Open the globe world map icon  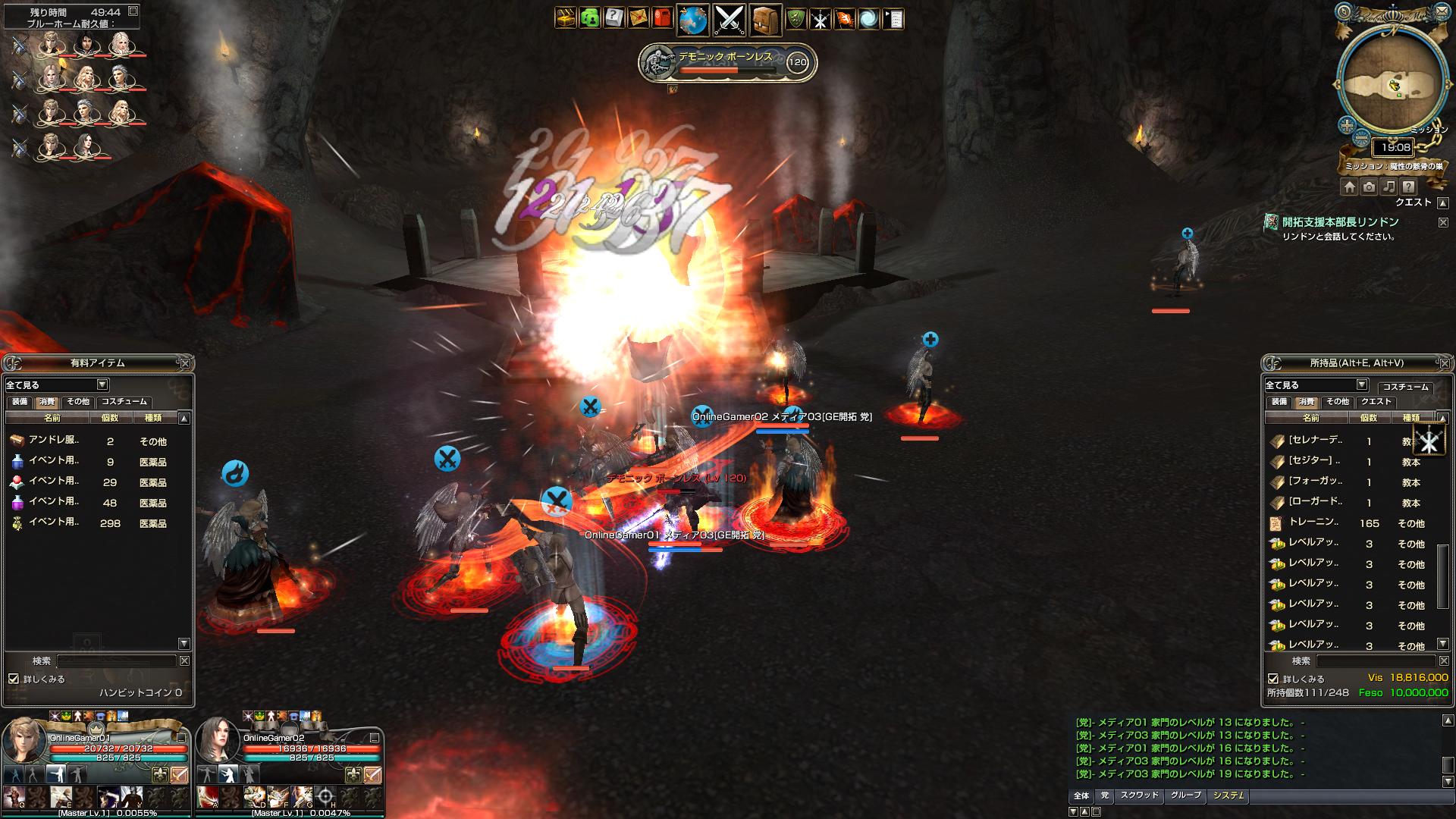coord(693,20)
